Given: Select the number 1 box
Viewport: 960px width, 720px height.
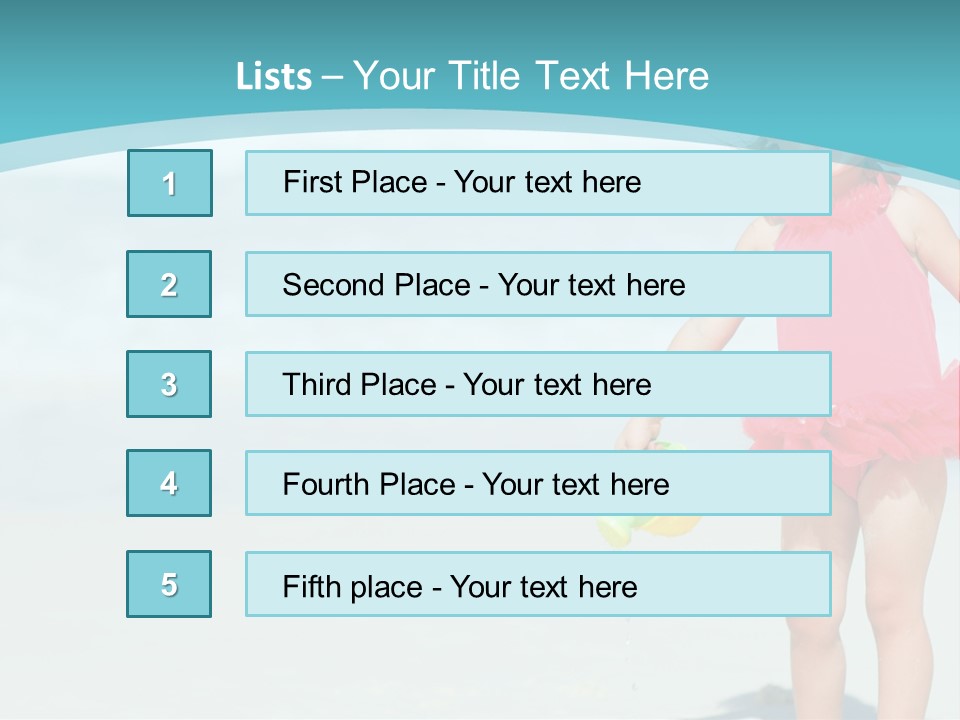Looking at the screenshot, I should tap(170, 183).
